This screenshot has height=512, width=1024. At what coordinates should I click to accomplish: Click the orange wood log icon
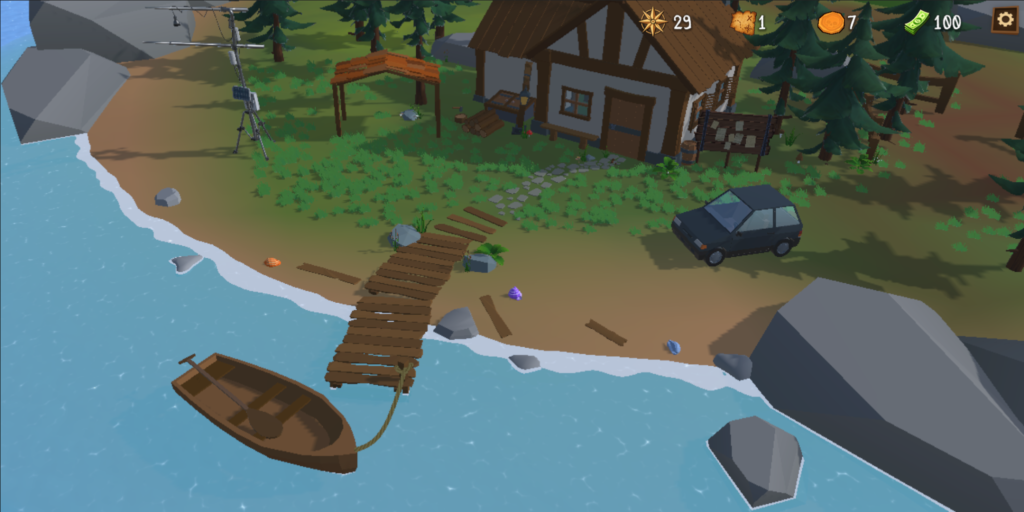(830, 22)
